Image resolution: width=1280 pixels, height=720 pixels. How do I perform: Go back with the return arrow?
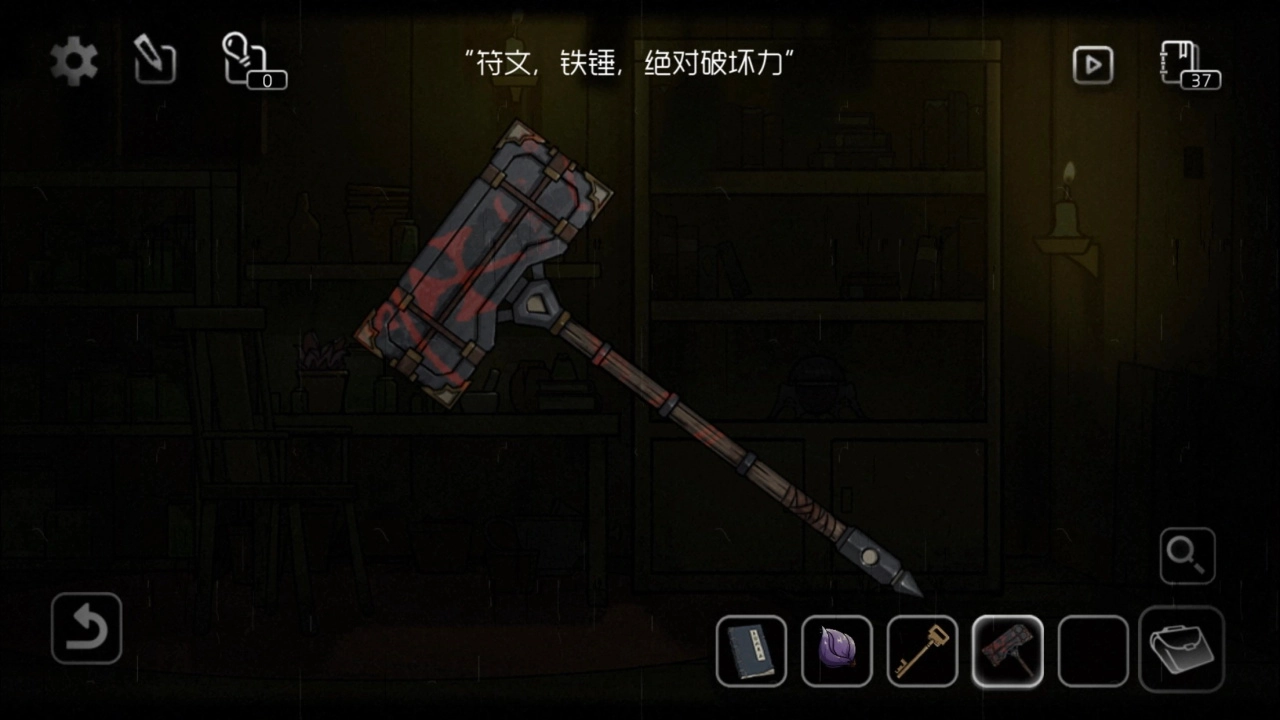click(x=86, y=629)
